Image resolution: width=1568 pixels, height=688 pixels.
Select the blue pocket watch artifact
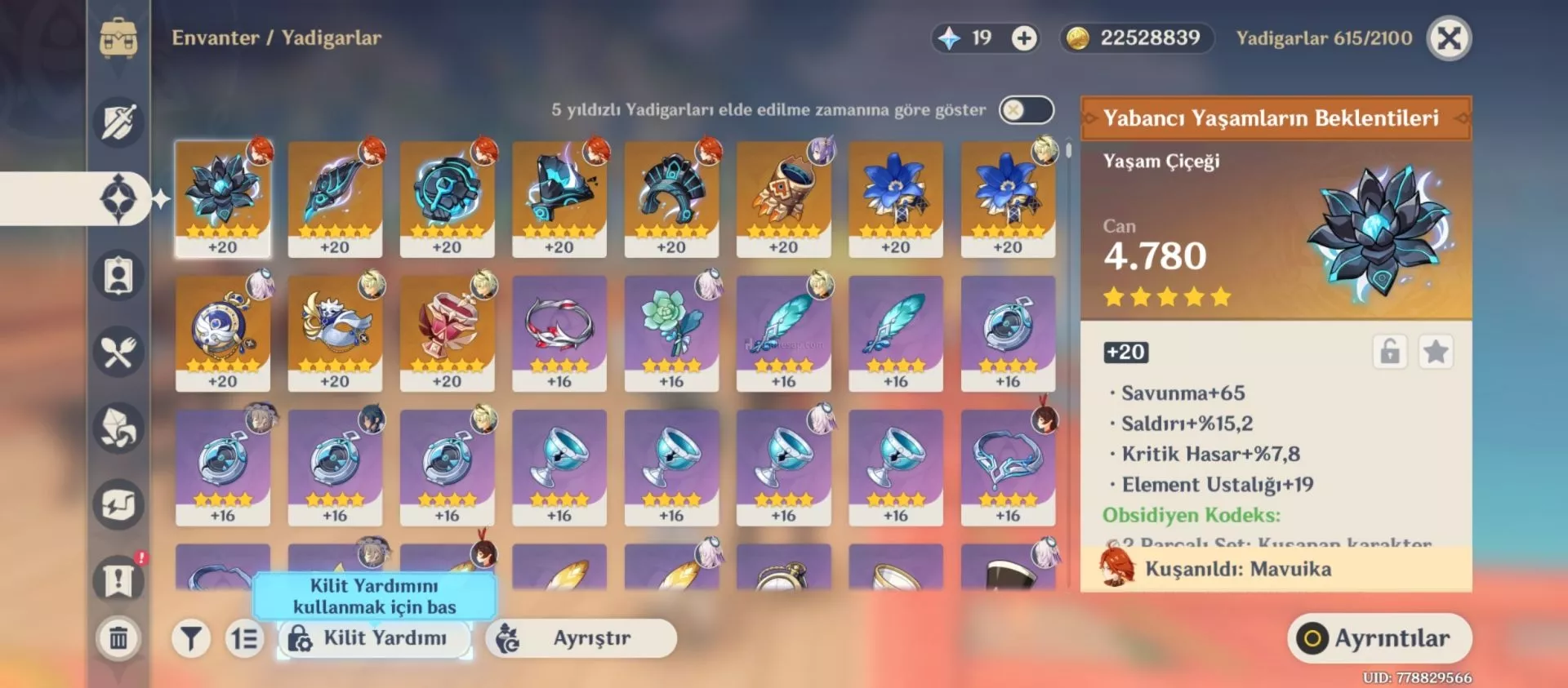coord(222,333)
